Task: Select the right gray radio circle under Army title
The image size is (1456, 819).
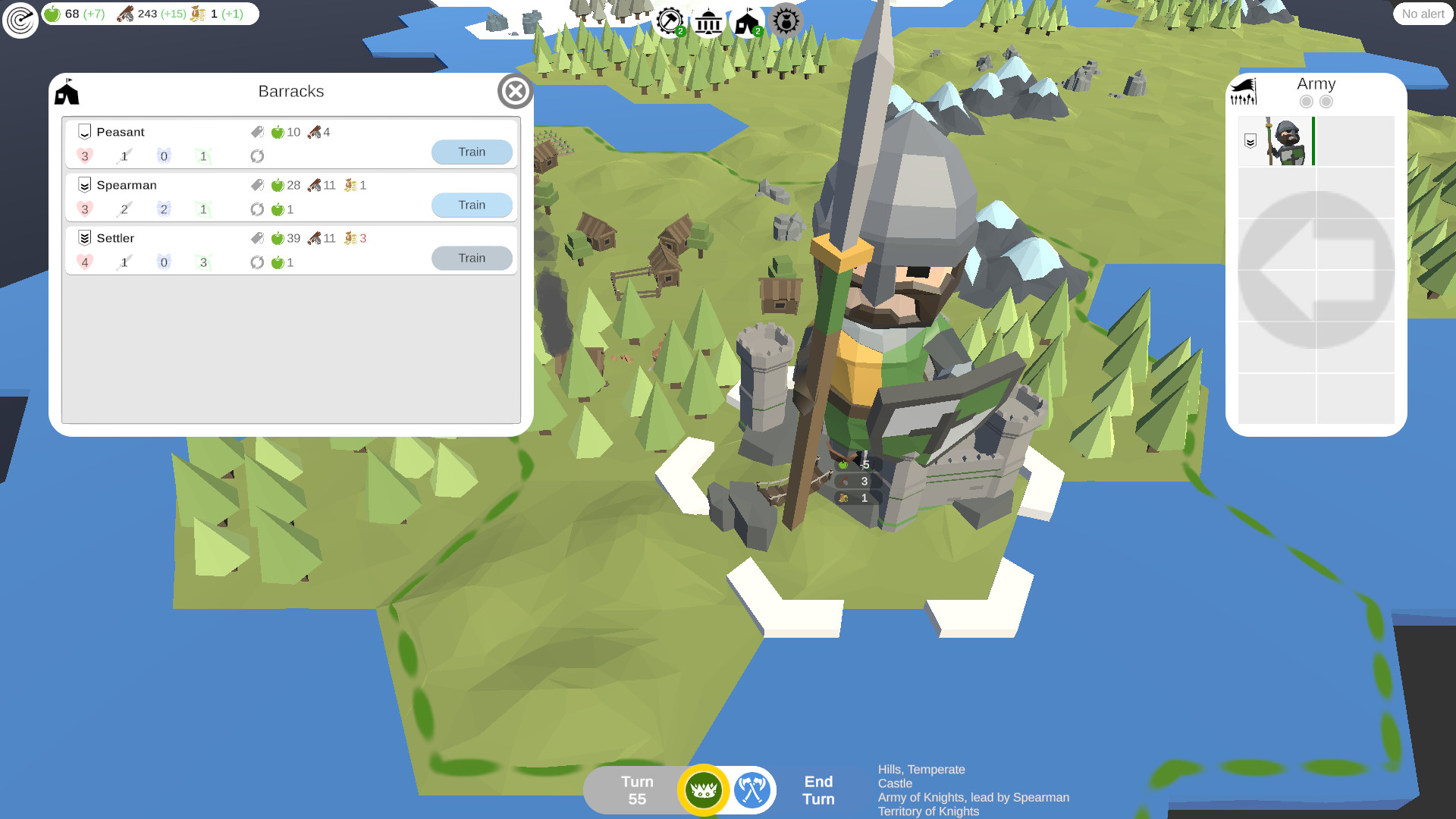Action: [x=1327, y=100]
